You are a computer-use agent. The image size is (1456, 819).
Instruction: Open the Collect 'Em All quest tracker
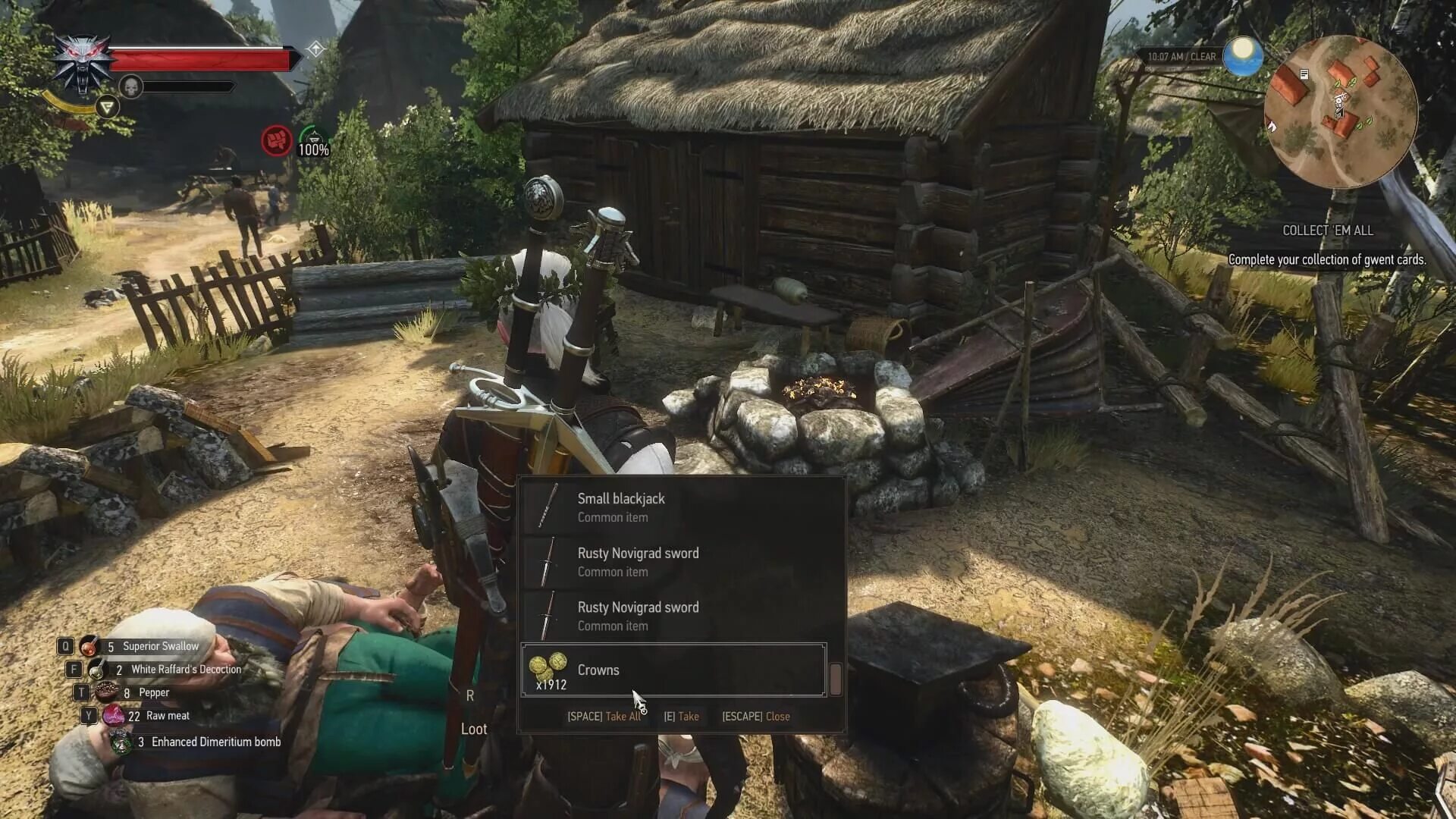pyautogui.click(x=1327, y=231)
